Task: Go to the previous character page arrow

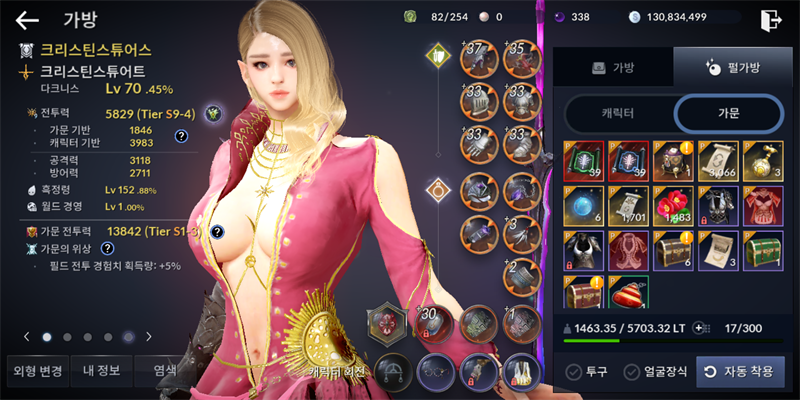Action: pyautogui.click(x=27, y=337)
